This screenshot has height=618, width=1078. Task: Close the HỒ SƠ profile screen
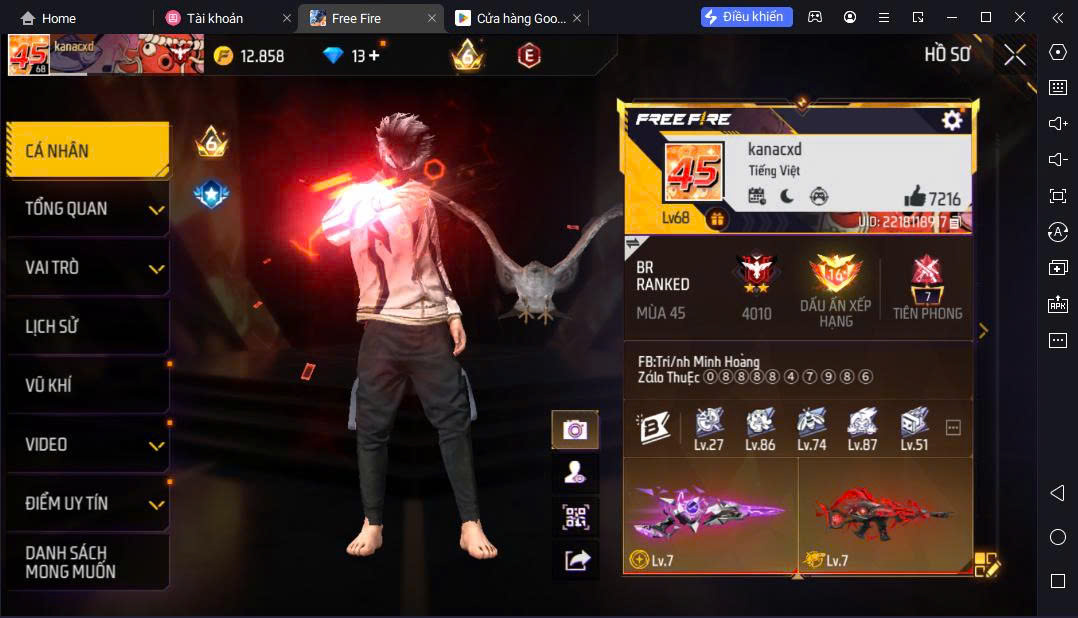1015,55
